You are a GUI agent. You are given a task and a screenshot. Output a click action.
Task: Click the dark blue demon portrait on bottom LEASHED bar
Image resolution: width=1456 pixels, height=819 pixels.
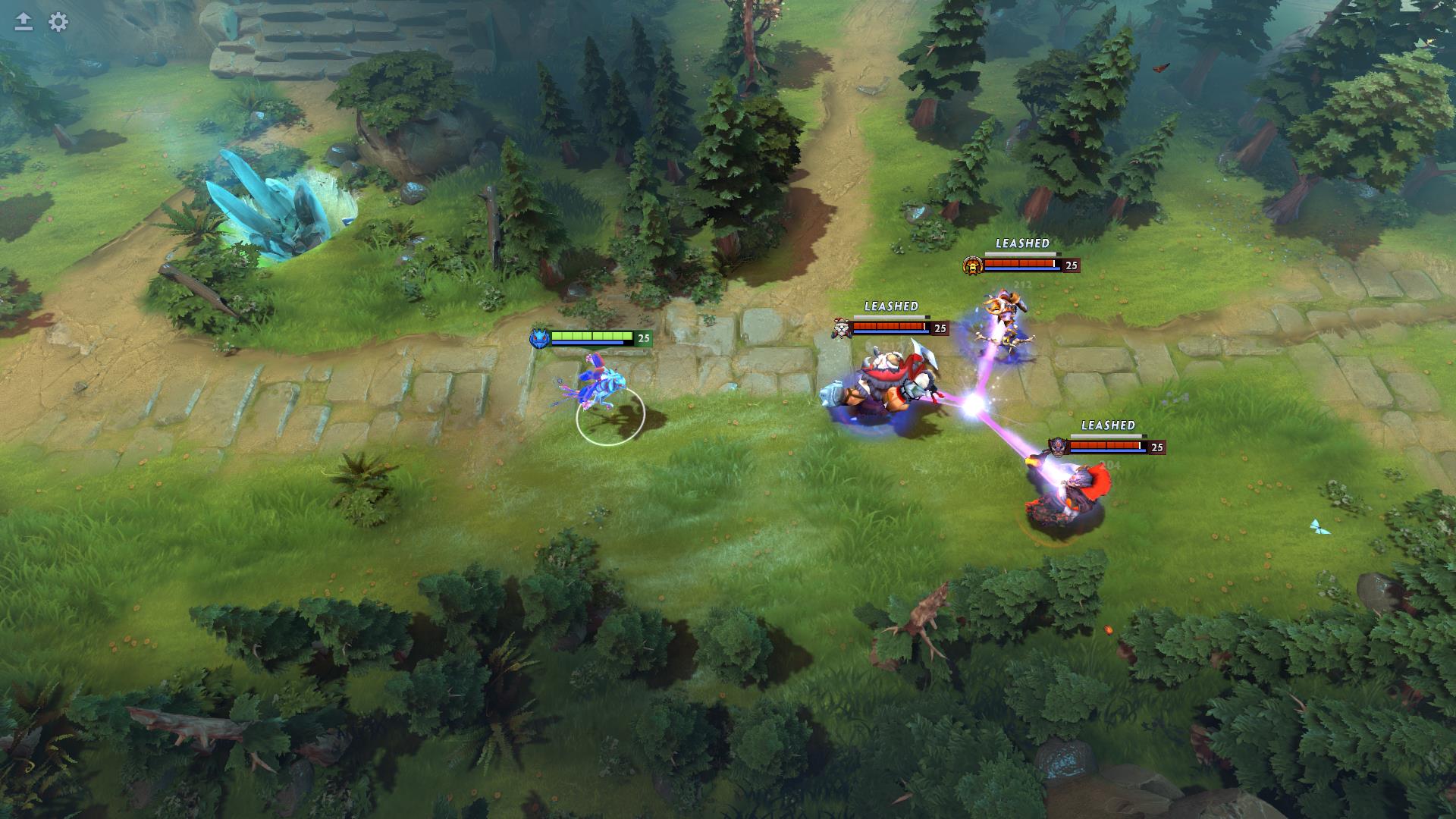1057,448
